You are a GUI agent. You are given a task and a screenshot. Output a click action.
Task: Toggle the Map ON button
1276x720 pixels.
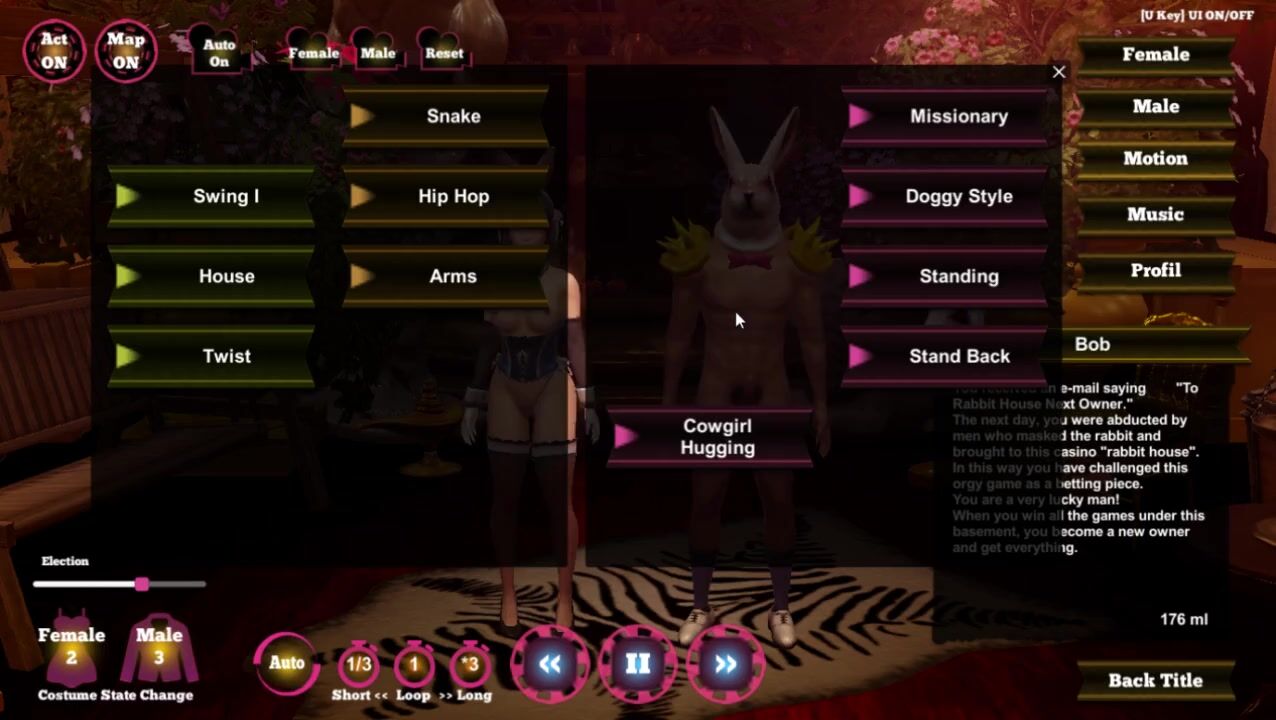[126, 50]
